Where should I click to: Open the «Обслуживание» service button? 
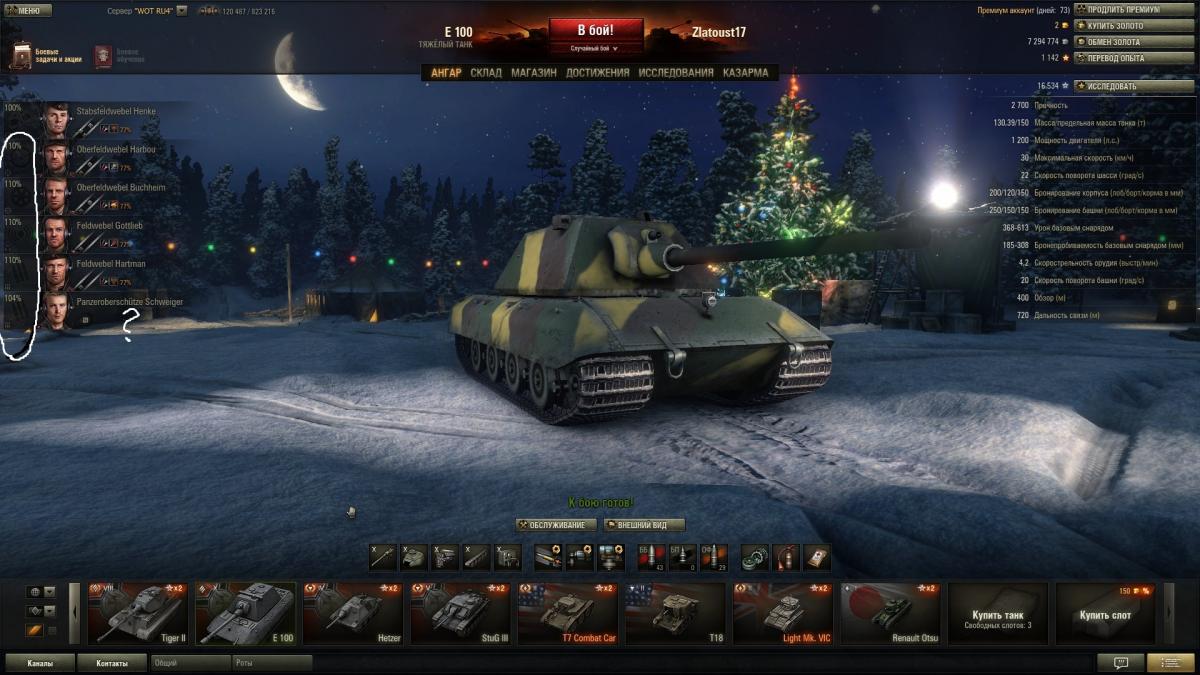pyautogui.click(x=556, y=525)
